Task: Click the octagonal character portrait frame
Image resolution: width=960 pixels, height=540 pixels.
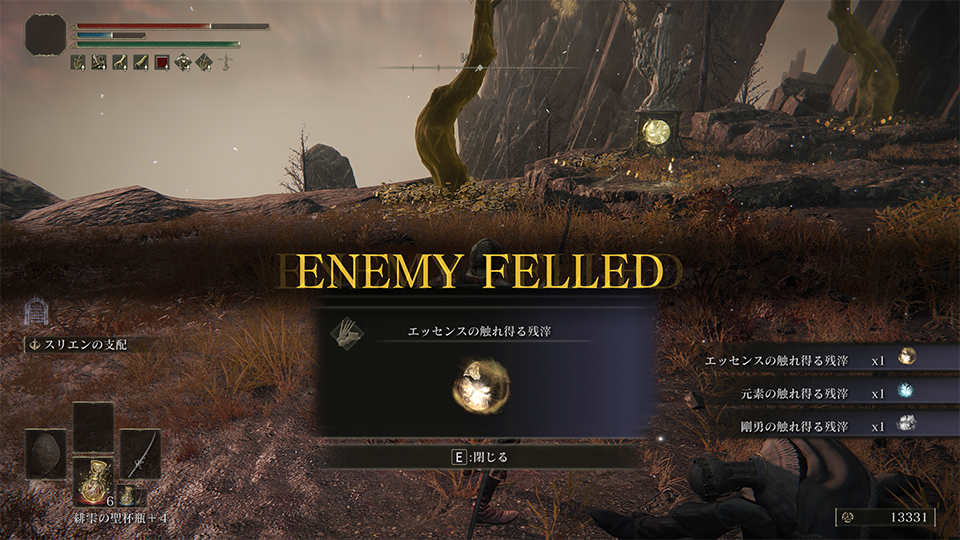Action: click(x=45, y=35)
